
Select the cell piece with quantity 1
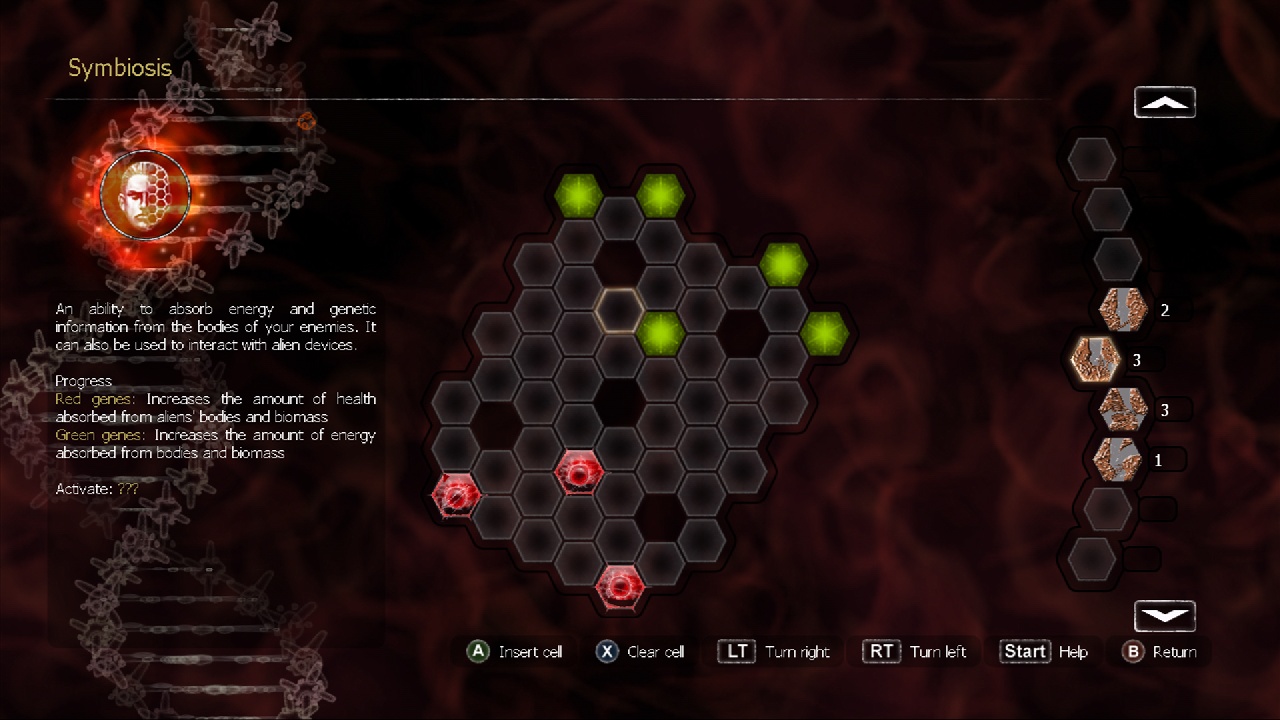tap(1116, 459)
